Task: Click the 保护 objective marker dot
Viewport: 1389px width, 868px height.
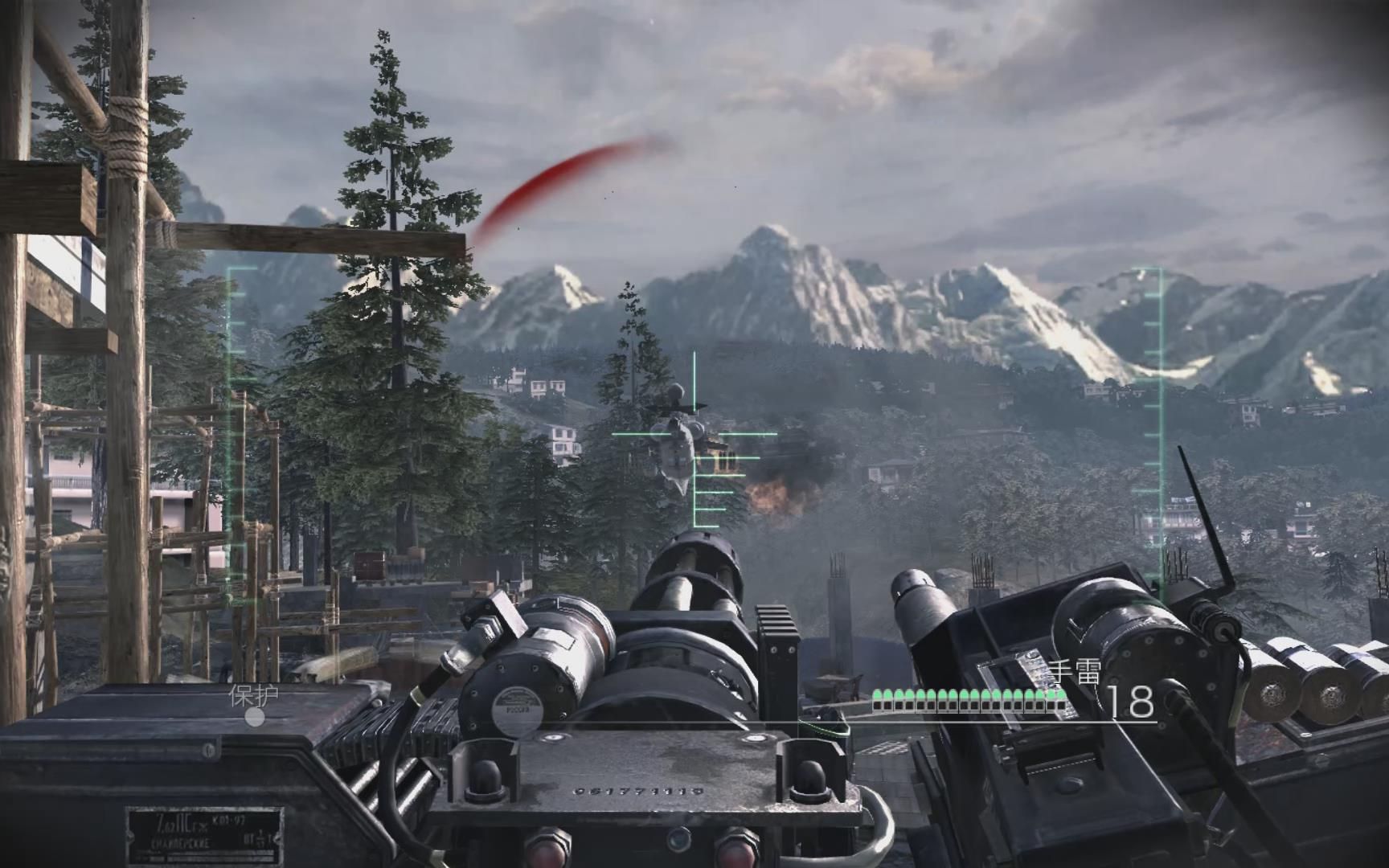Action: pyautogui.click(x=255, y=717)
